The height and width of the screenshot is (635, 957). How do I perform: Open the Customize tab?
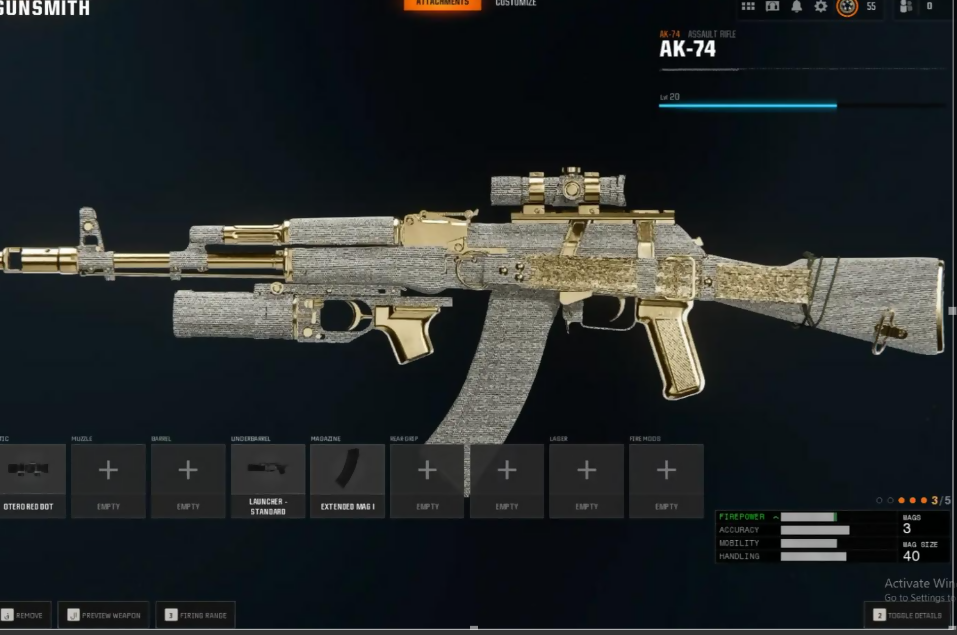516,4
